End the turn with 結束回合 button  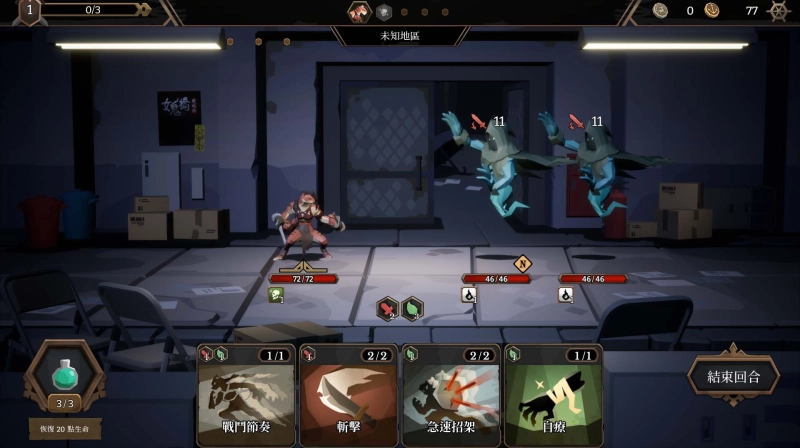pos(733,377)
